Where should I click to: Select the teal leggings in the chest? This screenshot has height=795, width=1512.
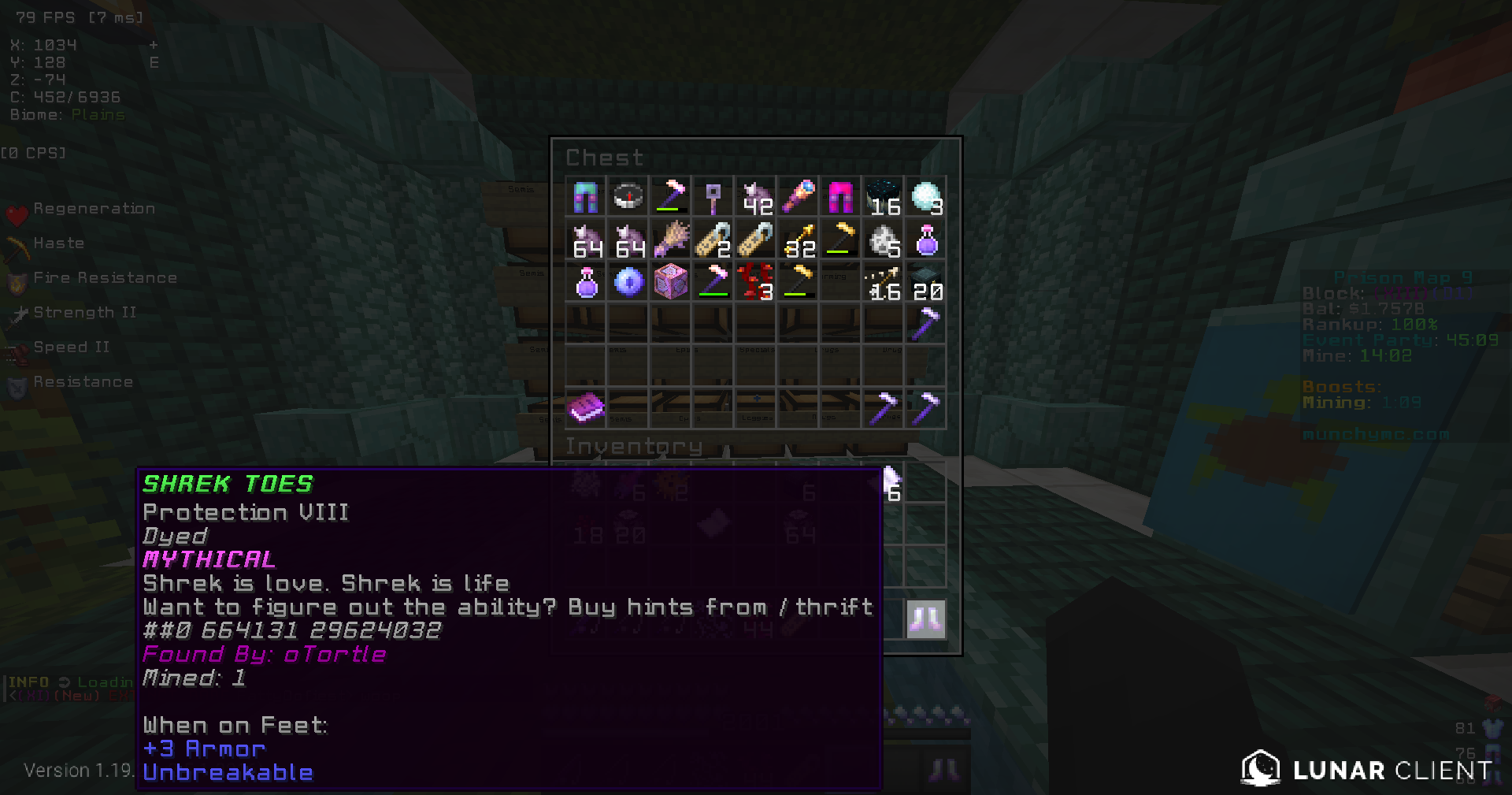pos(586,197)
